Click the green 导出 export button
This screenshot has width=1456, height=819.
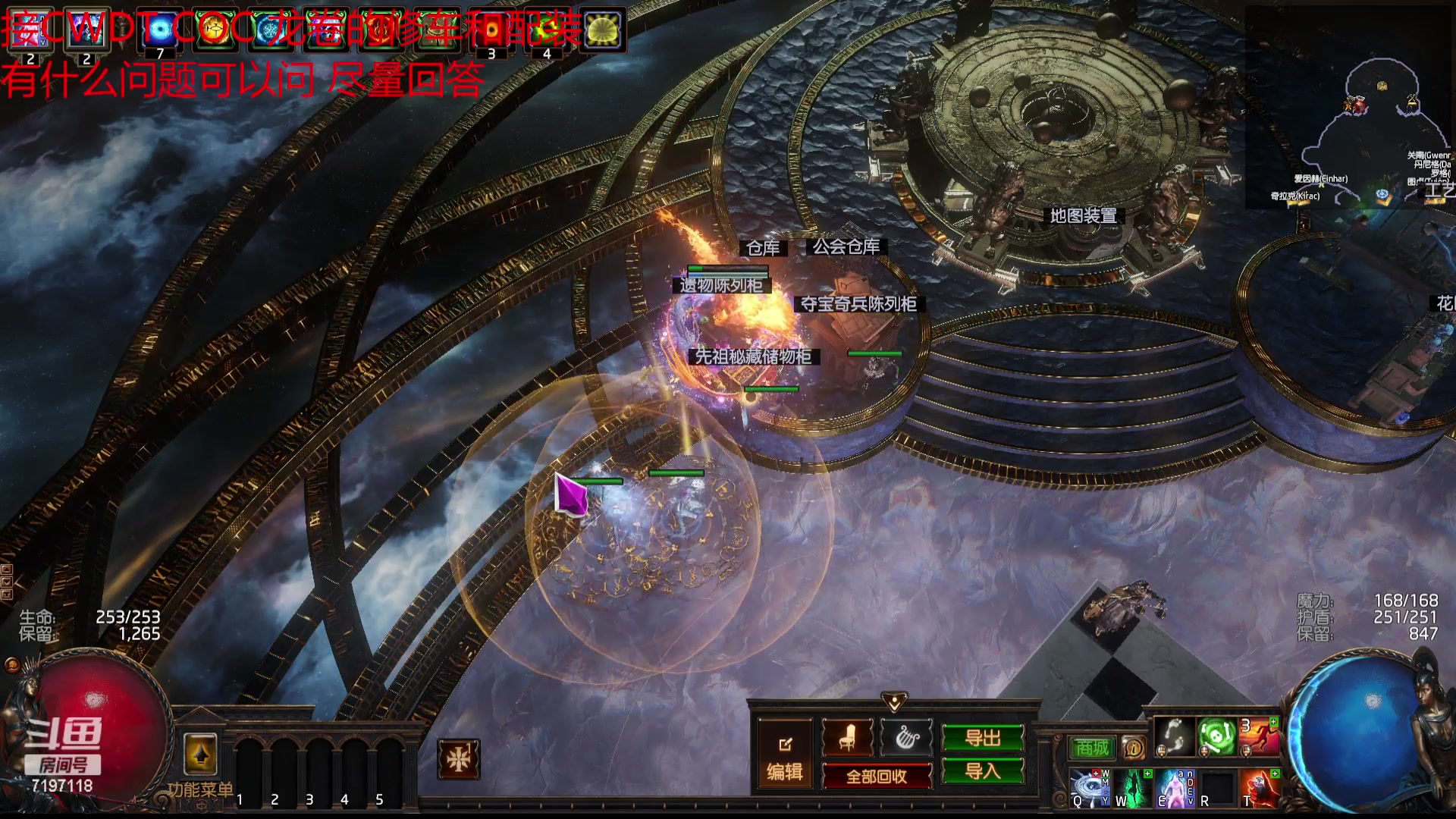[x=983, y=738]
